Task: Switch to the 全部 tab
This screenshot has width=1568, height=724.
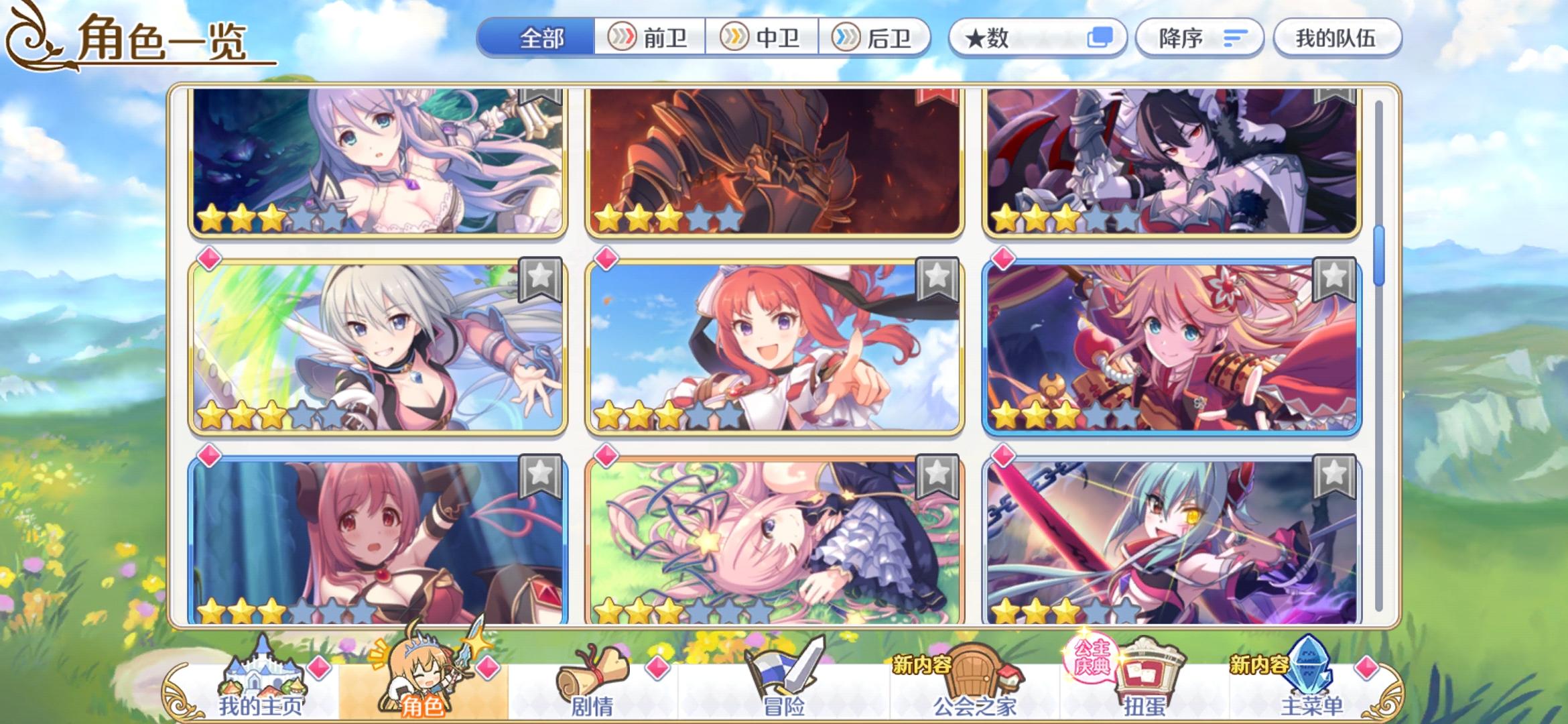Action: (x=542, y=38)
